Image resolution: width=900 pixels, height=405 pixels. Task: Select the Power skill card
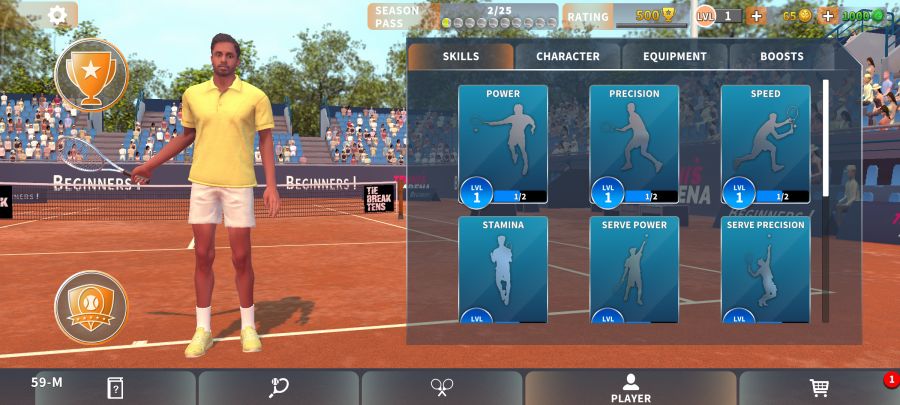point(503,144)
